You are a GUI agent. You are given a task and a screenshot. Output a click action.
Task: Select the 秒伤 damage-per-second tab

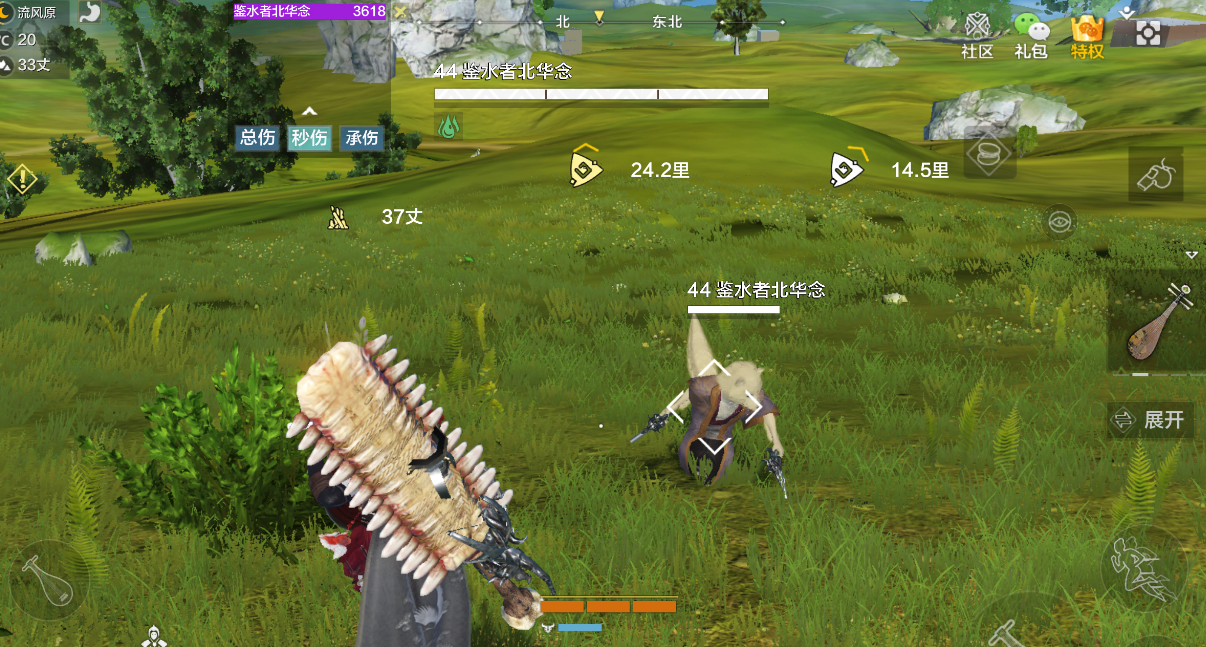(309, 138)
